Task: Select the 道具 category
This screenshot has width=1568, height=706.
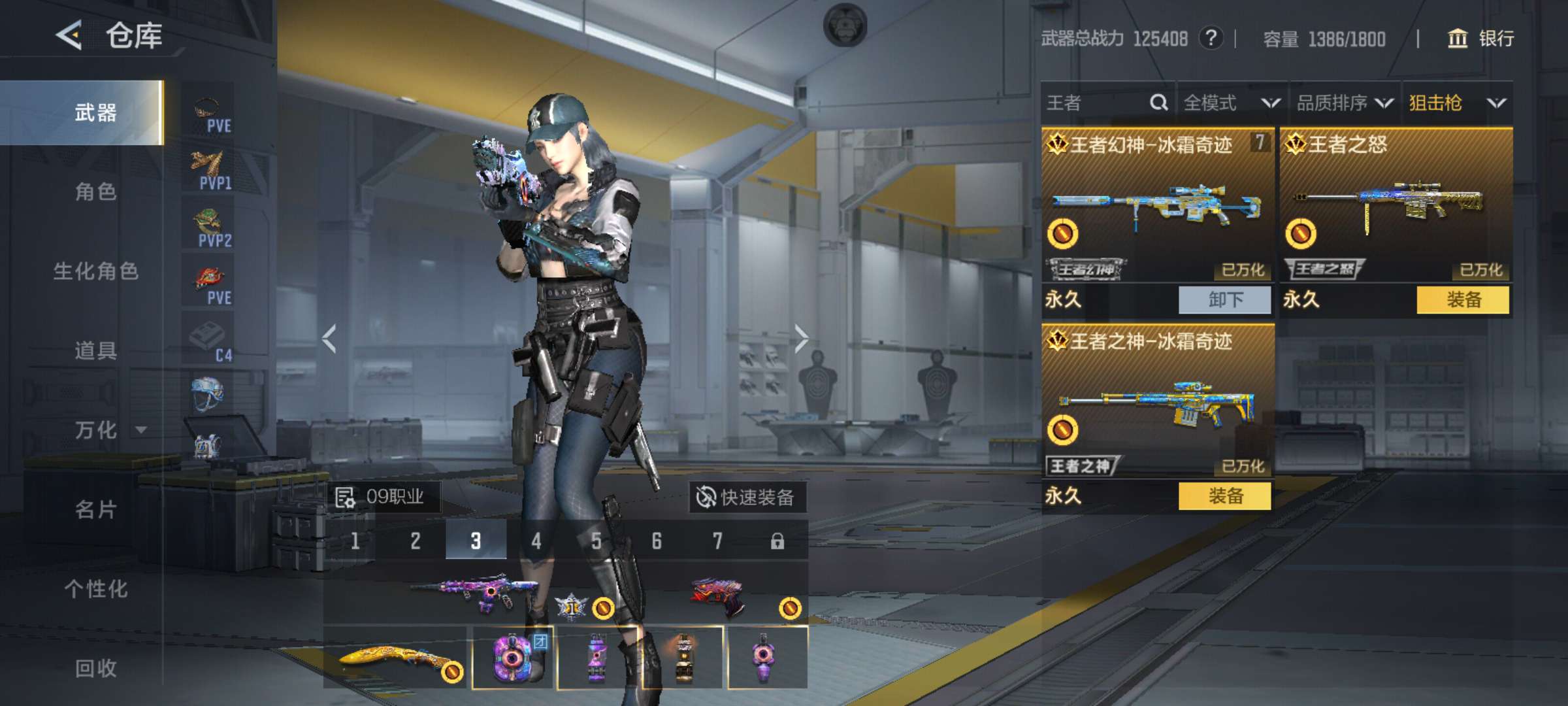Action: [95, 351]
